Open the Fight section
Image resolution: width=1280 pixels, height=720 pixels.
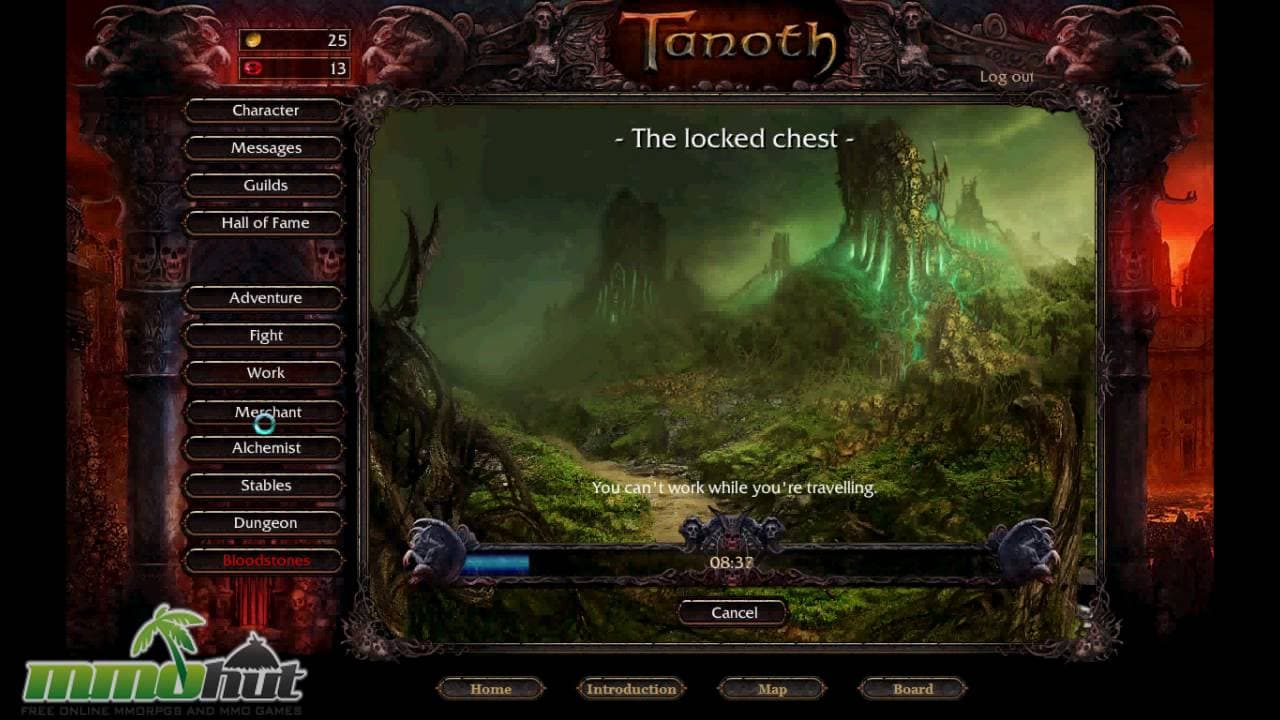point(263,335)
